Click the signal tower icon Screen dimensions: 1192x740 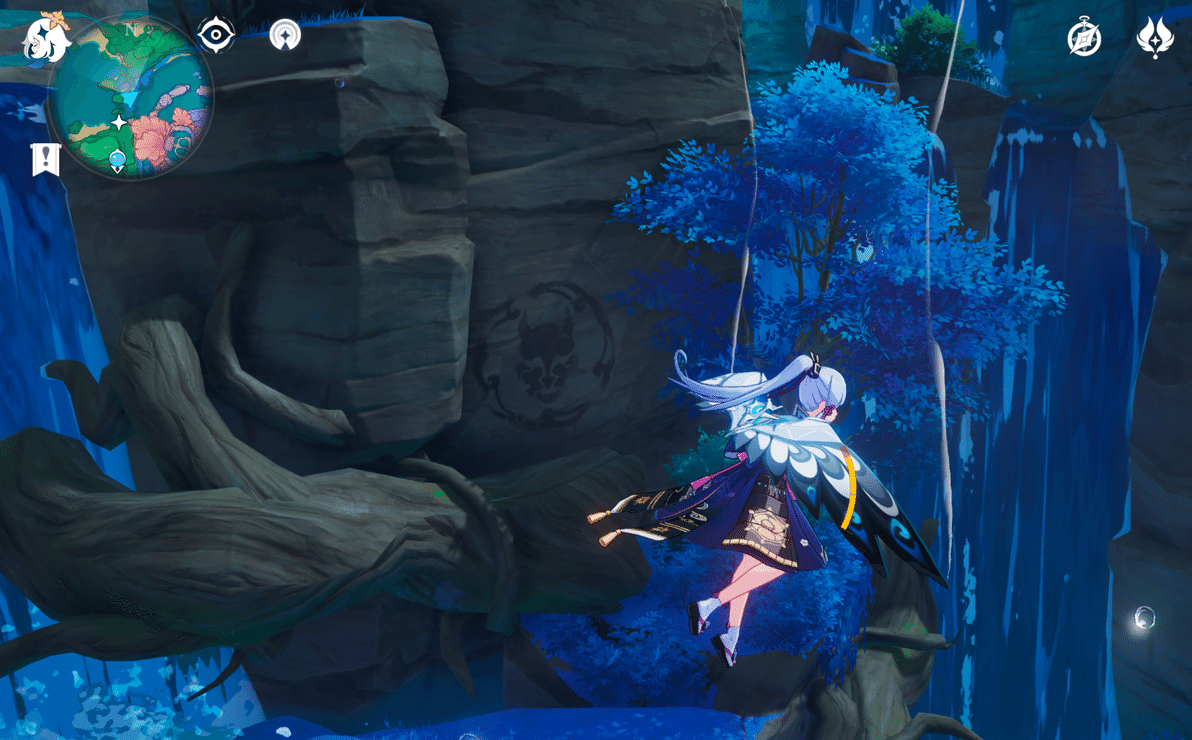[285, 35]
